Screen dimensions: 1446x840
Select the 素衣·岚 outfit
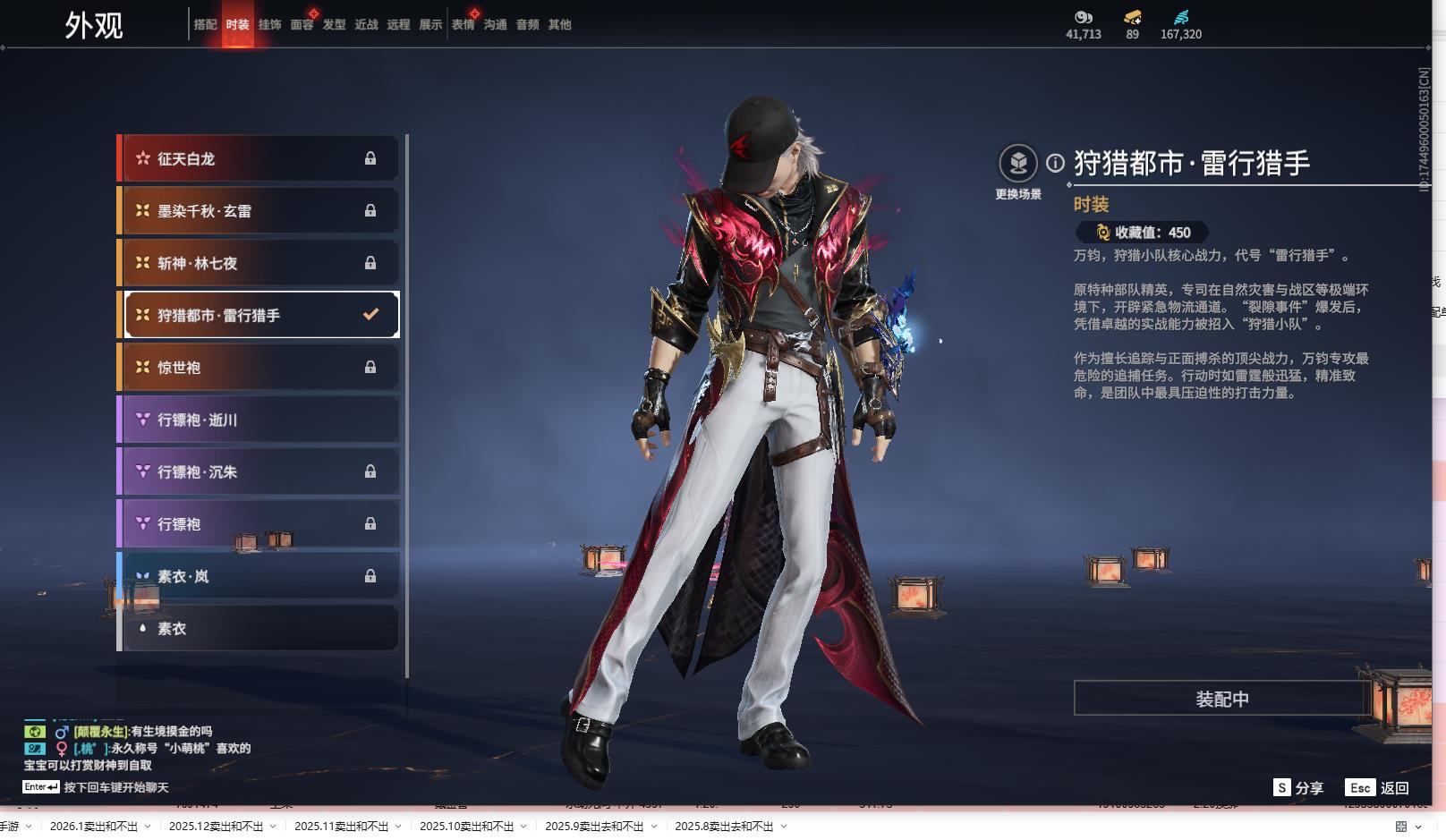[x=259, y=576]
